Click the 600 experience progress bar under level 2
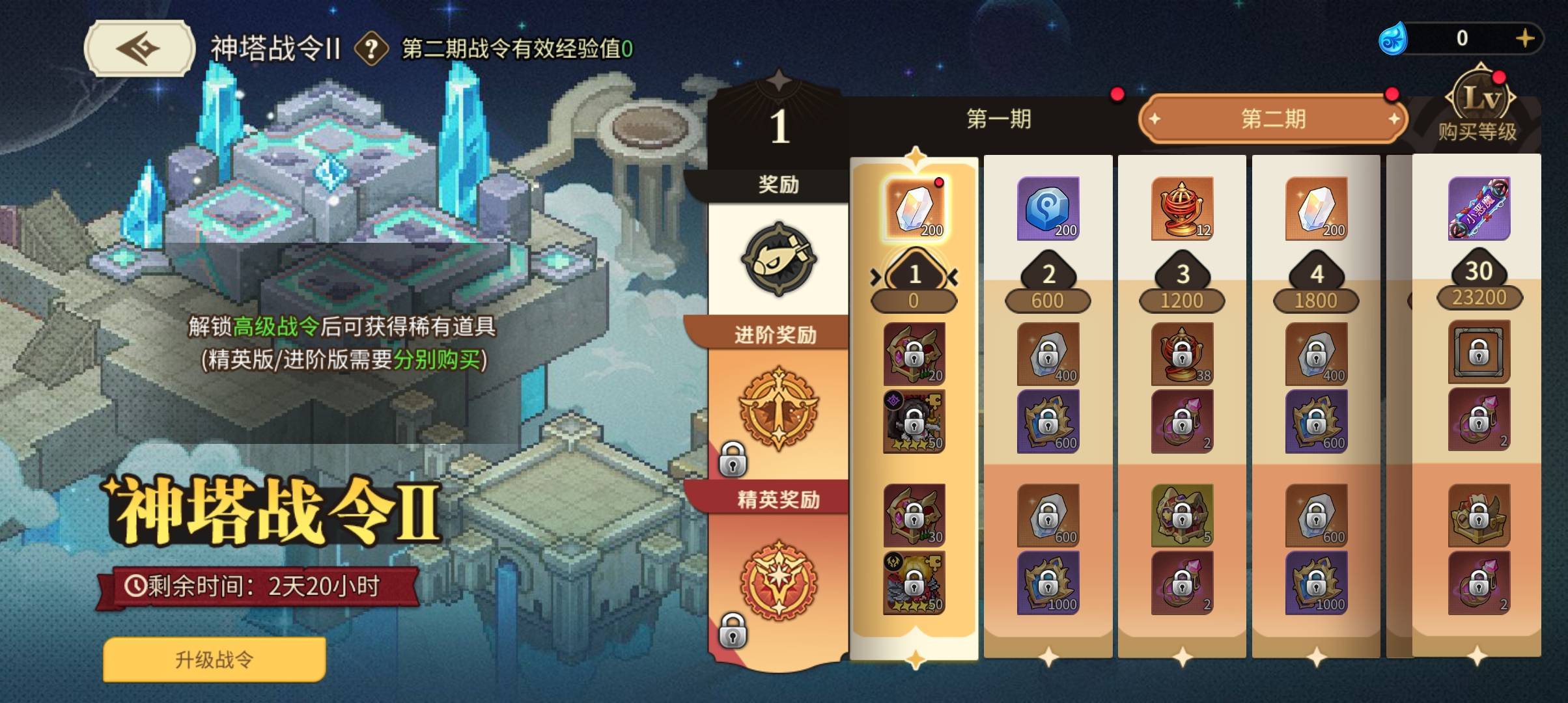Screen dimensions: 1568x703 [x=1049, y=300]
